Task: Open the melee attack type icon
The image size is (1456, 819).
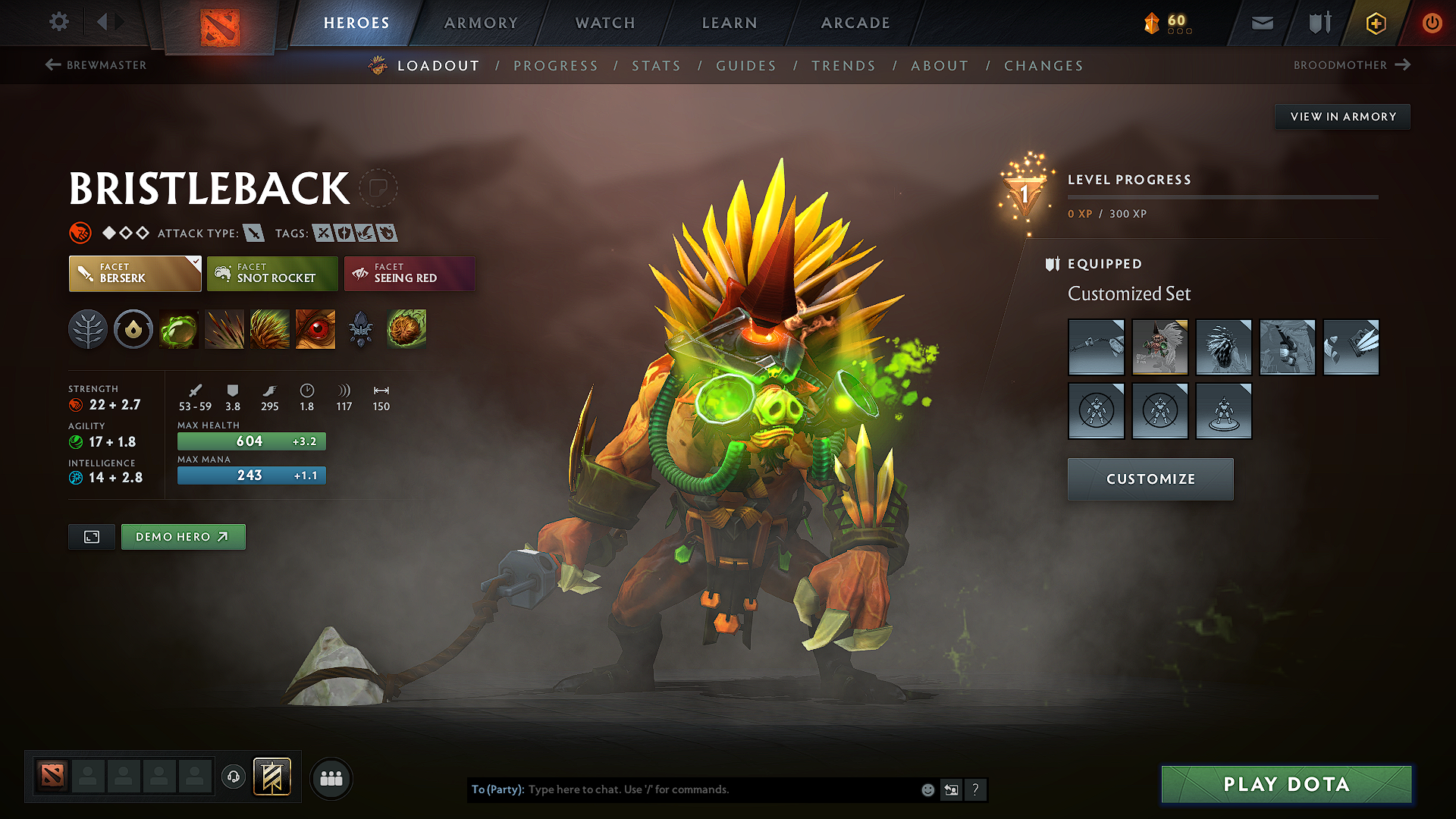Action: click(252, 233)
